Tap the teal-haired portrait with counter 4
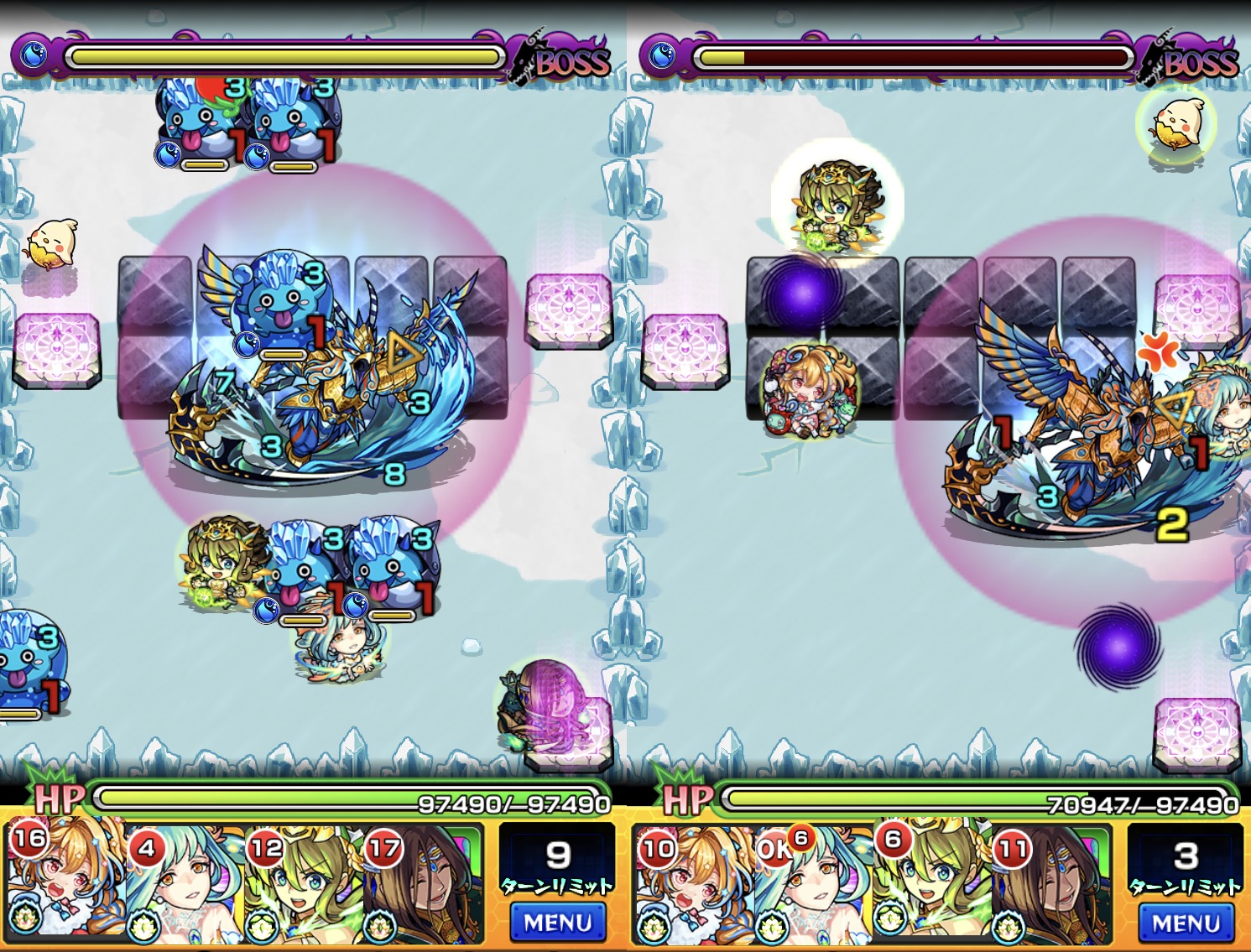This screenshot has height=952, width=1251. coord(185,882)
